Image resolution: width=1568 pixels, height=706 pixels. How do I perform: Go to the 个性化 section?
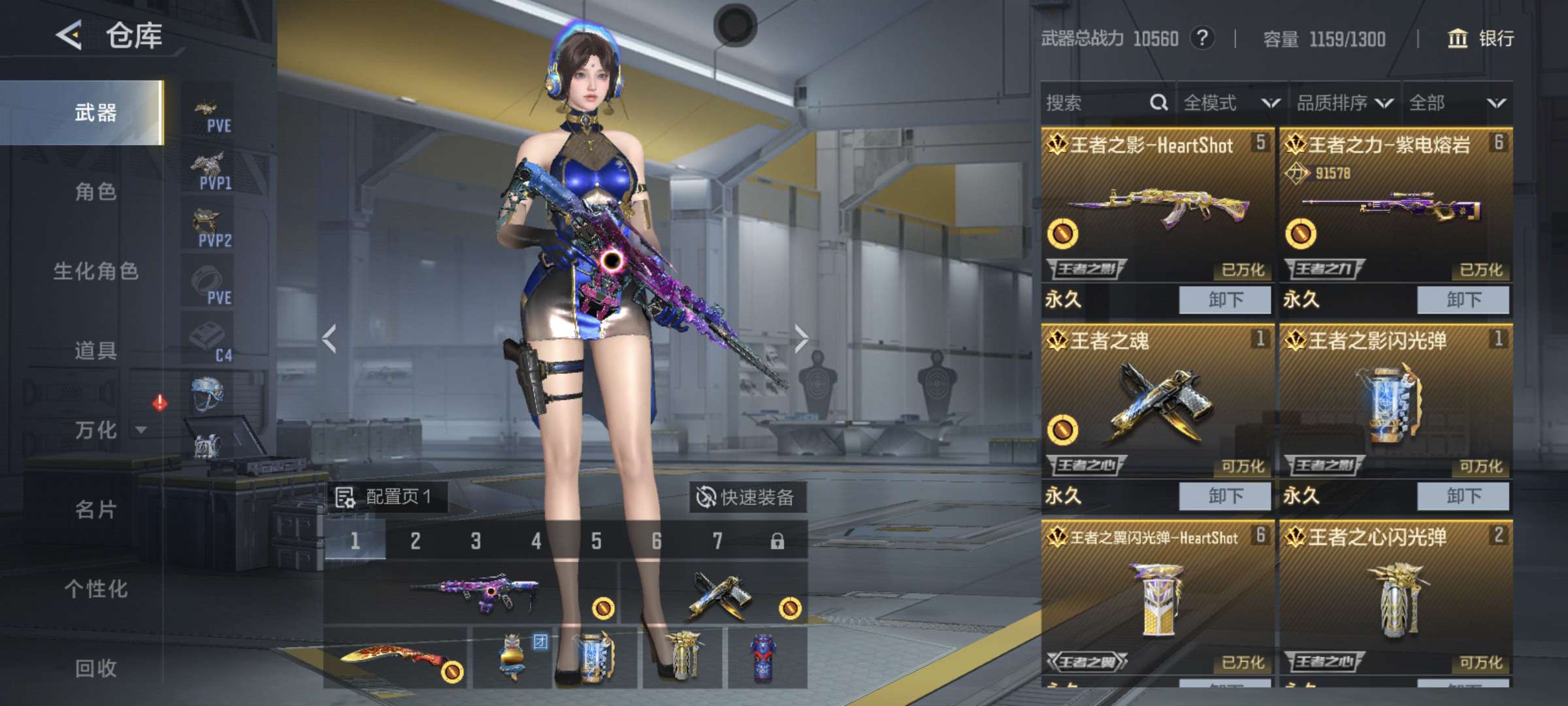(x=95, y=589)
